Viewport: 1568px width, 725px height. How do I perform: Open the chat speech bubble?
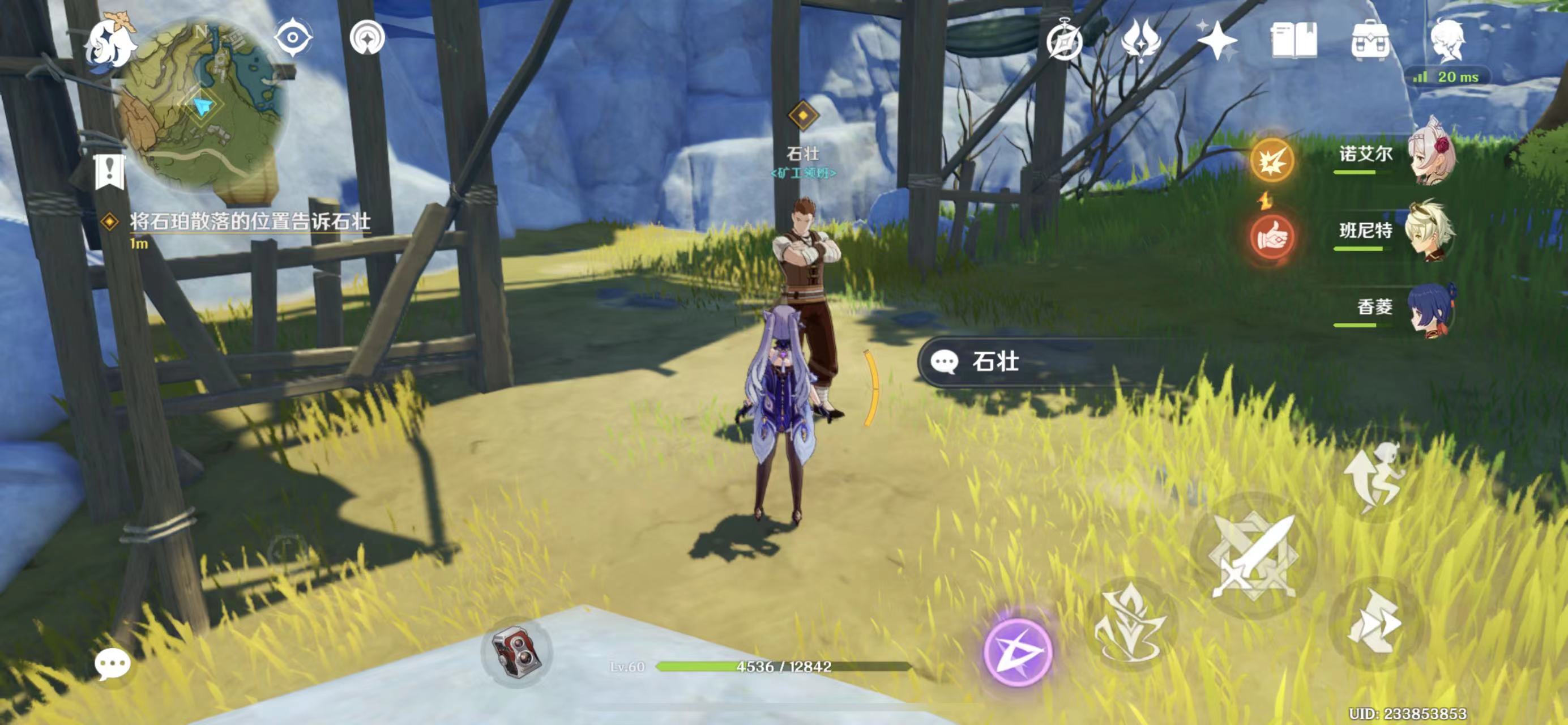113,663
